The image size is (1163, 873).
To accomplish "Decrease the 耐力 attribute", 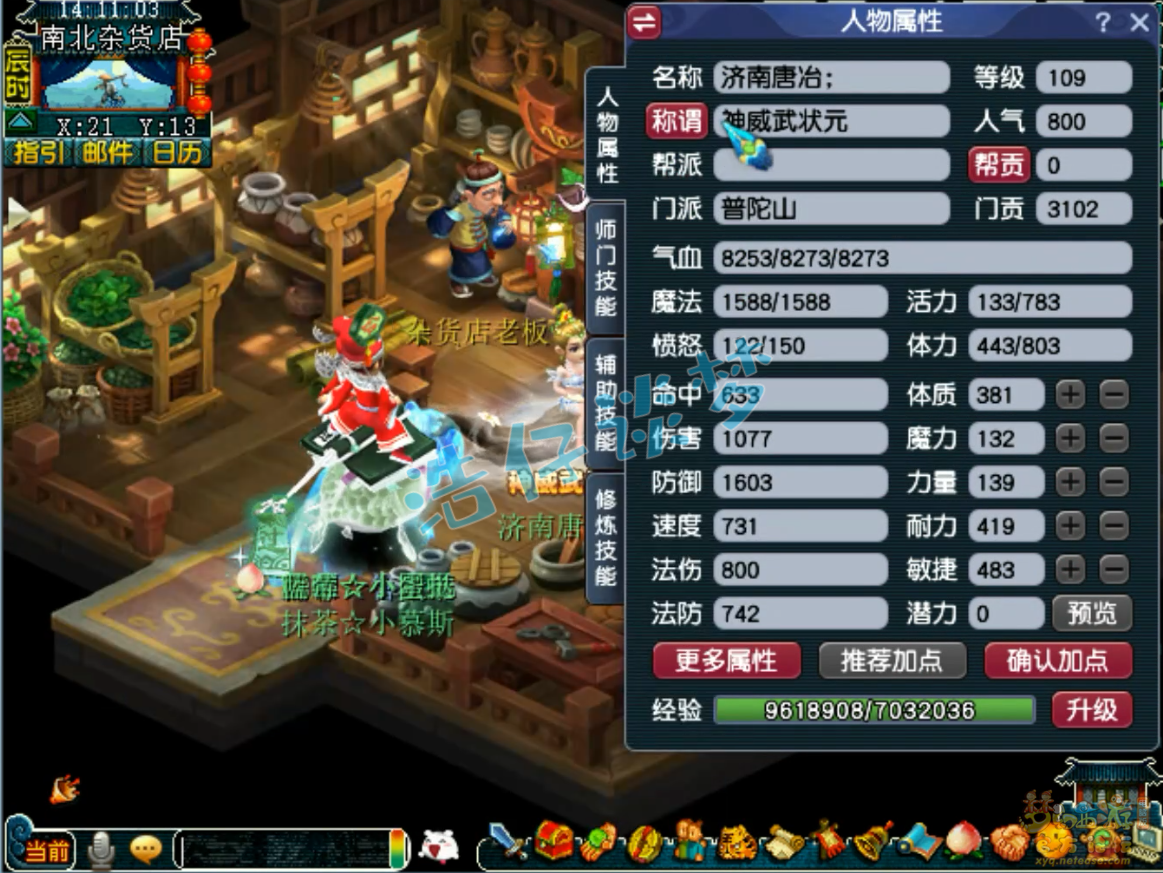I will [1113, 526].
